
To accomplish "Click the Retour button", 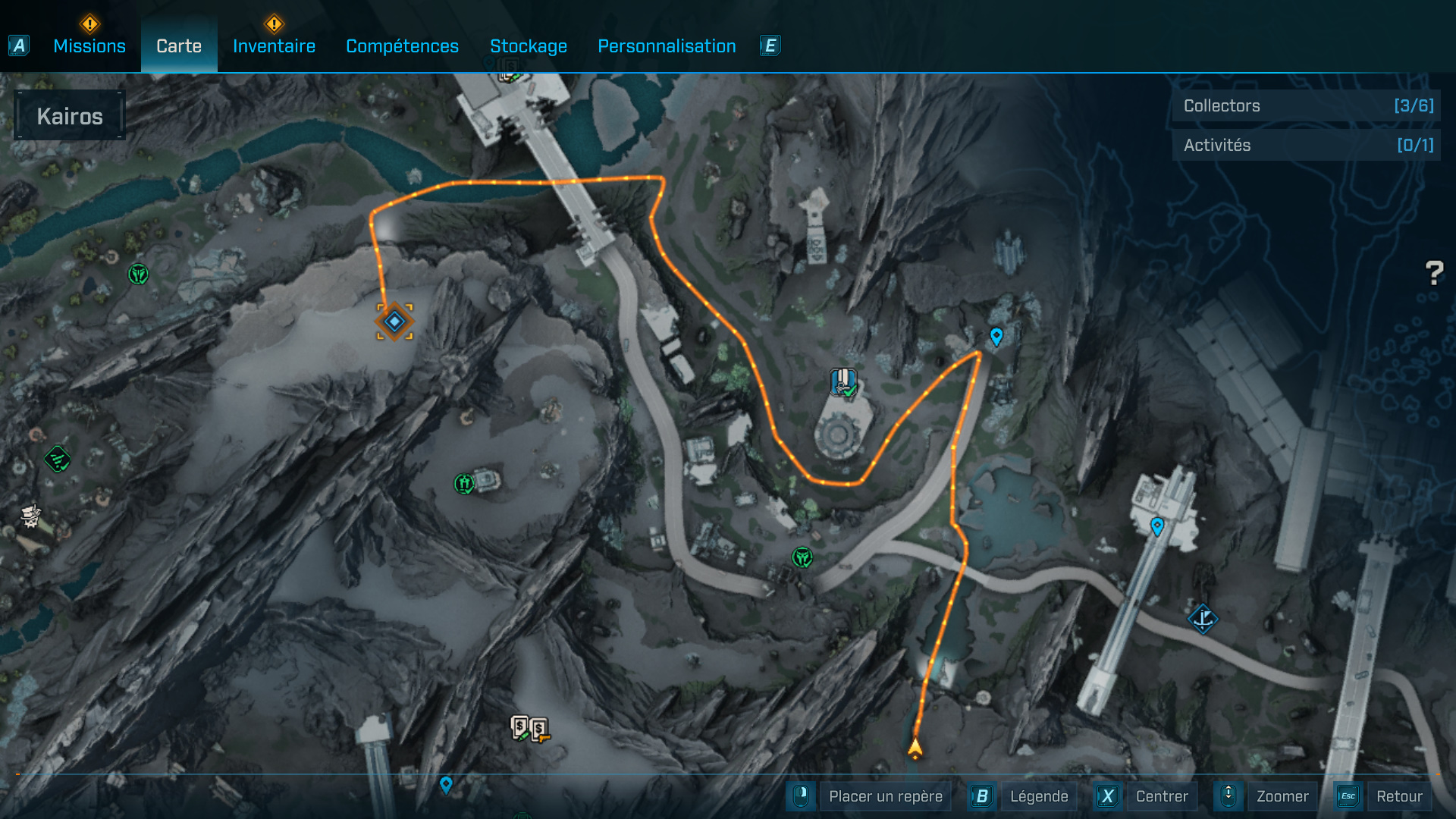I will click(x=1398, y=796).
